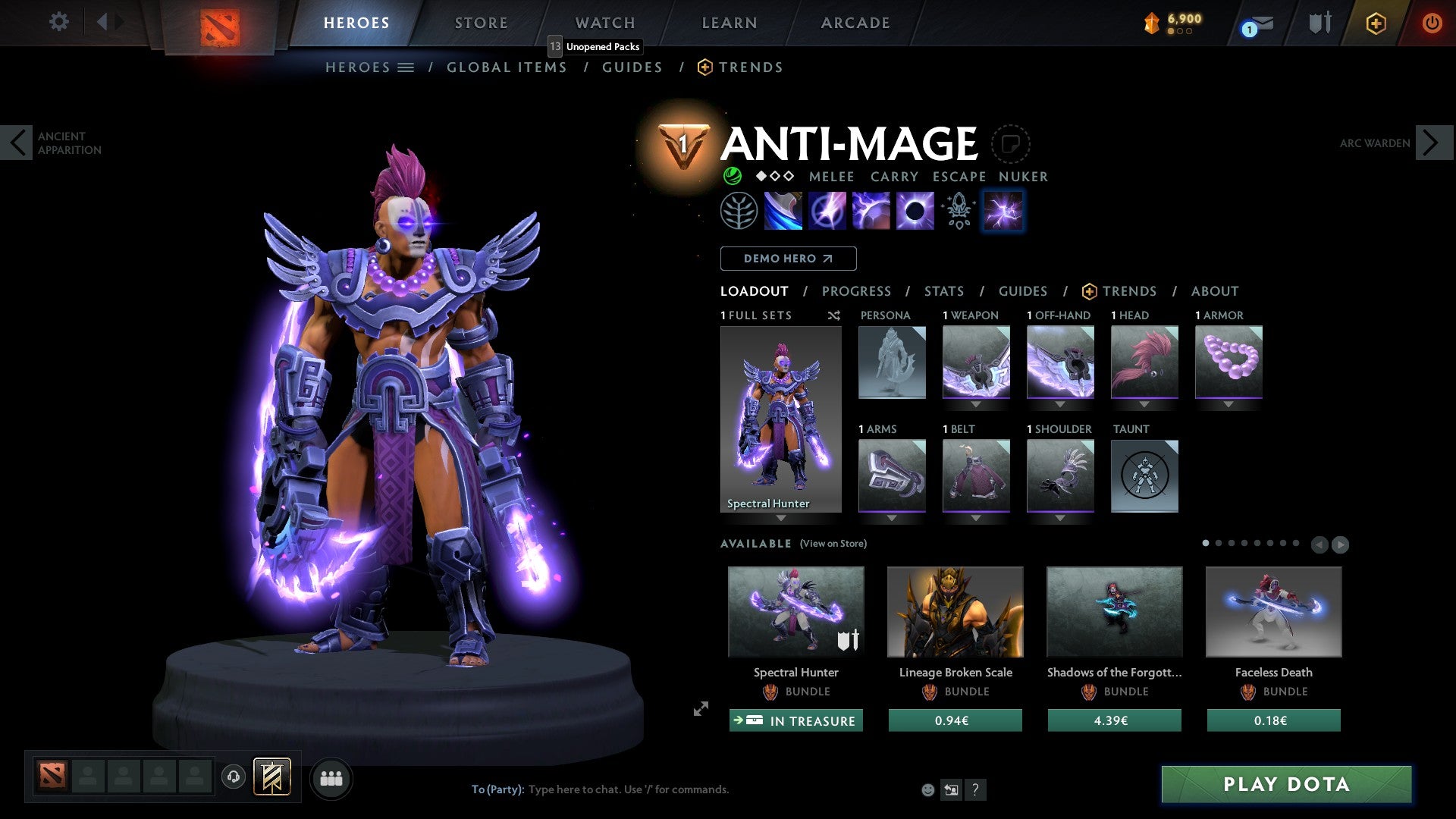
Task: Switch to the Progress tab
Action: tap(857, 291)
